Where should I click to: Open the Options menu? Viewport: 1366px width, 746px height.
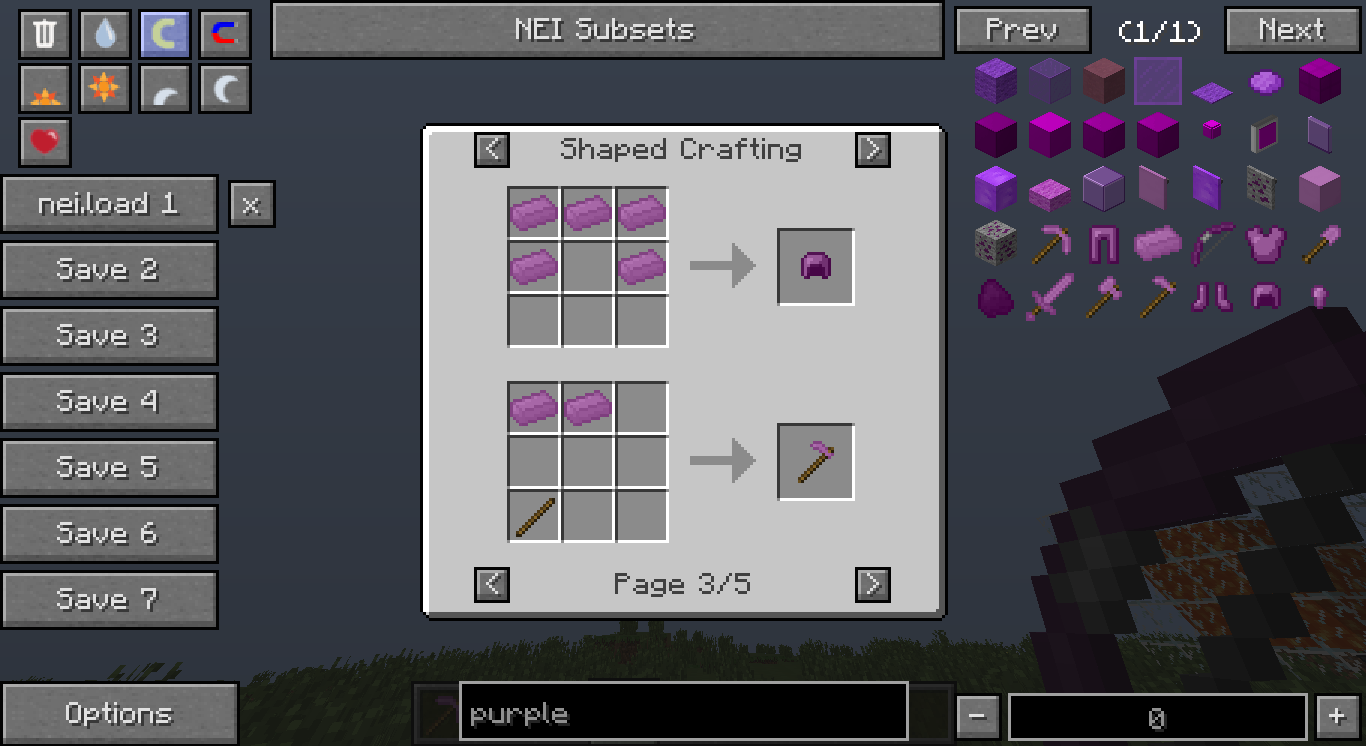[x=120, y=713]
